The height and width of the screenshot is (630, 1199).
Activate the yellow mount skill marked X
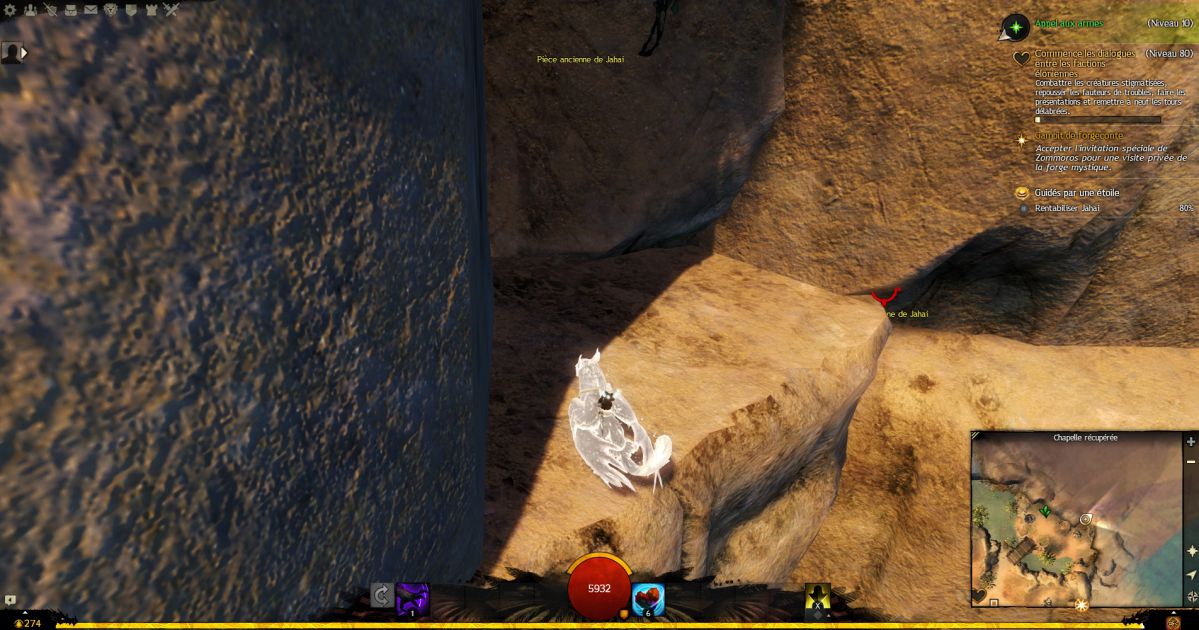pyautogui.click(x=818, y=597)
